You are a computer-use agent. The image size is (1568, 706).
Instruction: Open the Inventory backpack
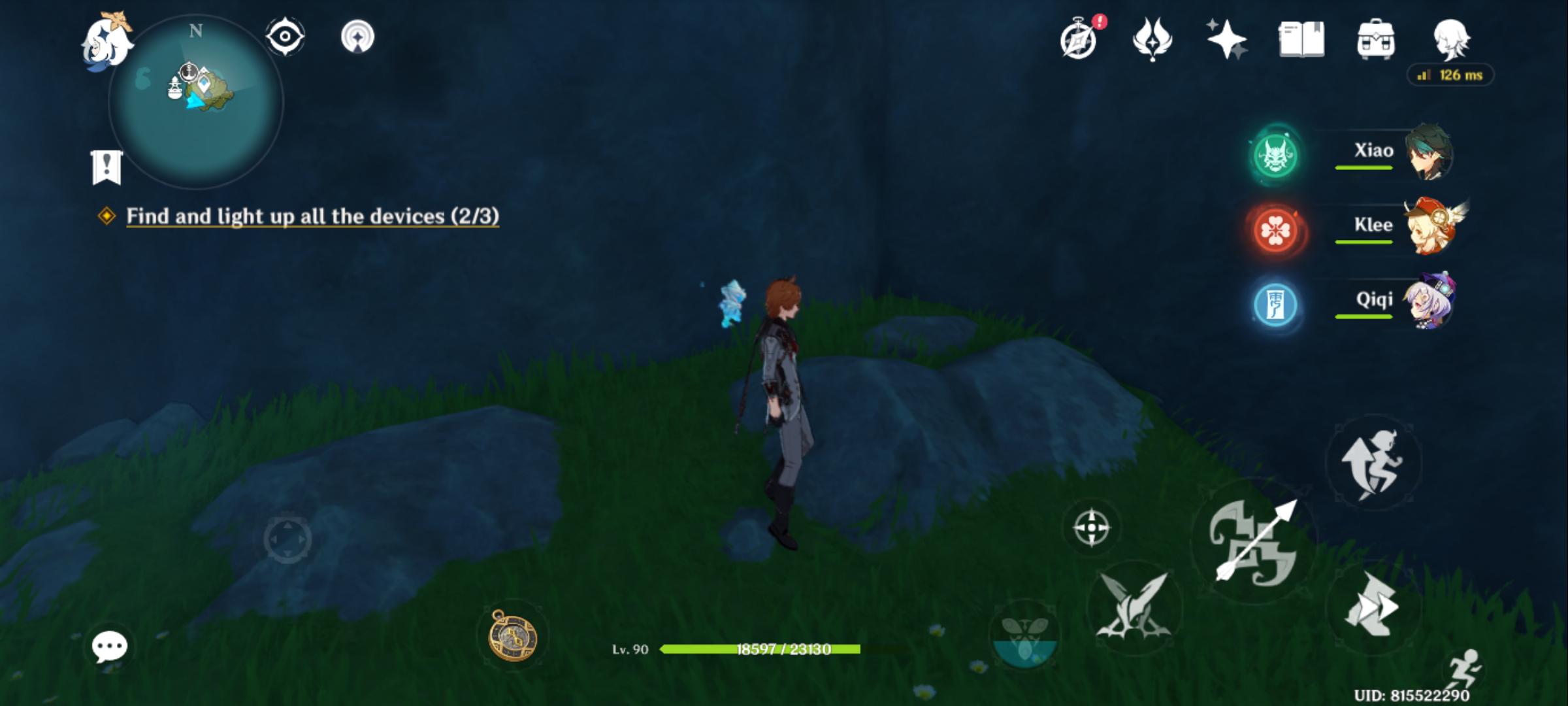click(1375, 39)
